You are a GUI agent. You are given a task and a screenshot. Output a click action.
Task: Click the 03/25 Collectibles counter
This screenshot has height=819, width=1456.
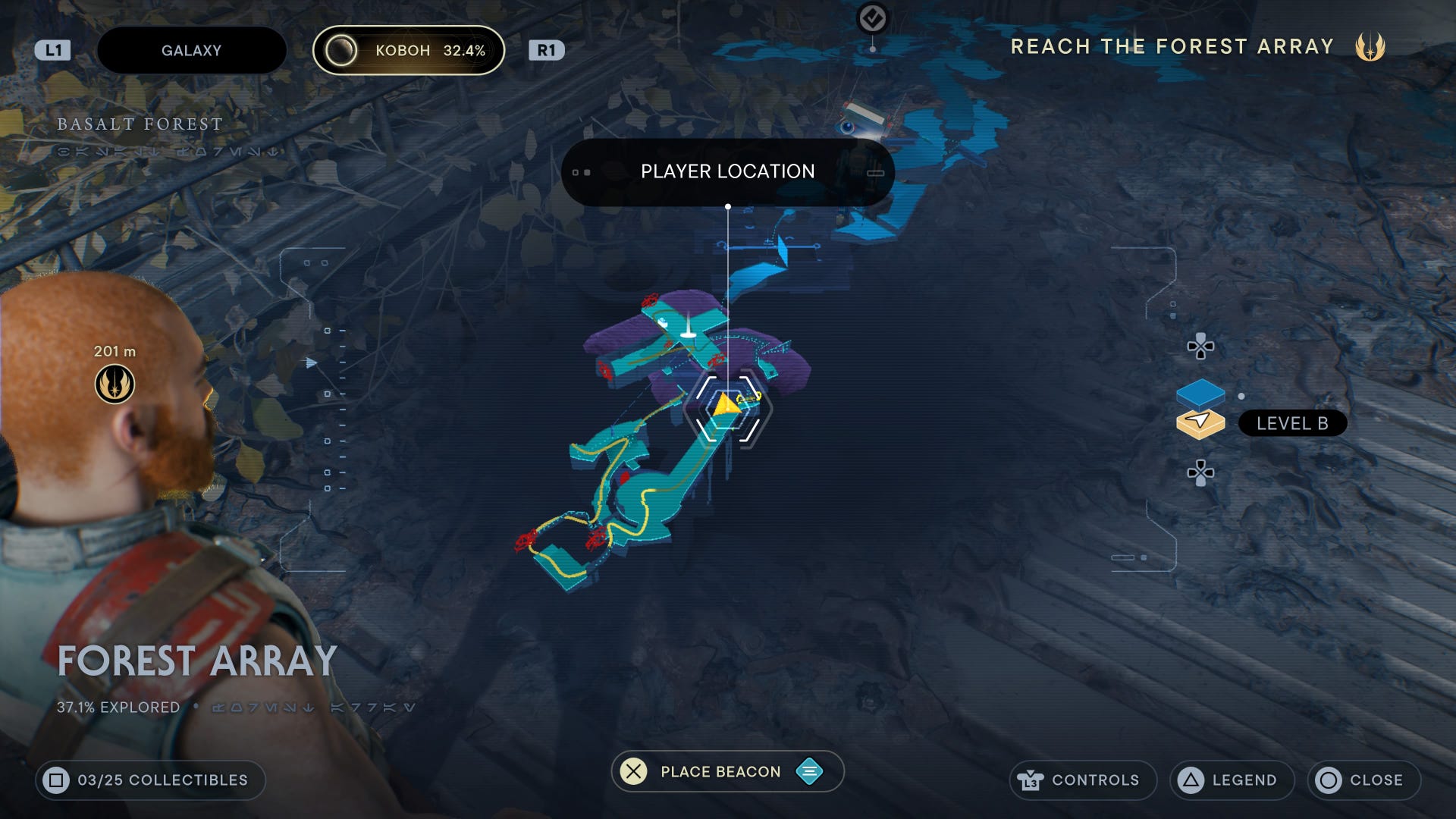click(150, 780)
